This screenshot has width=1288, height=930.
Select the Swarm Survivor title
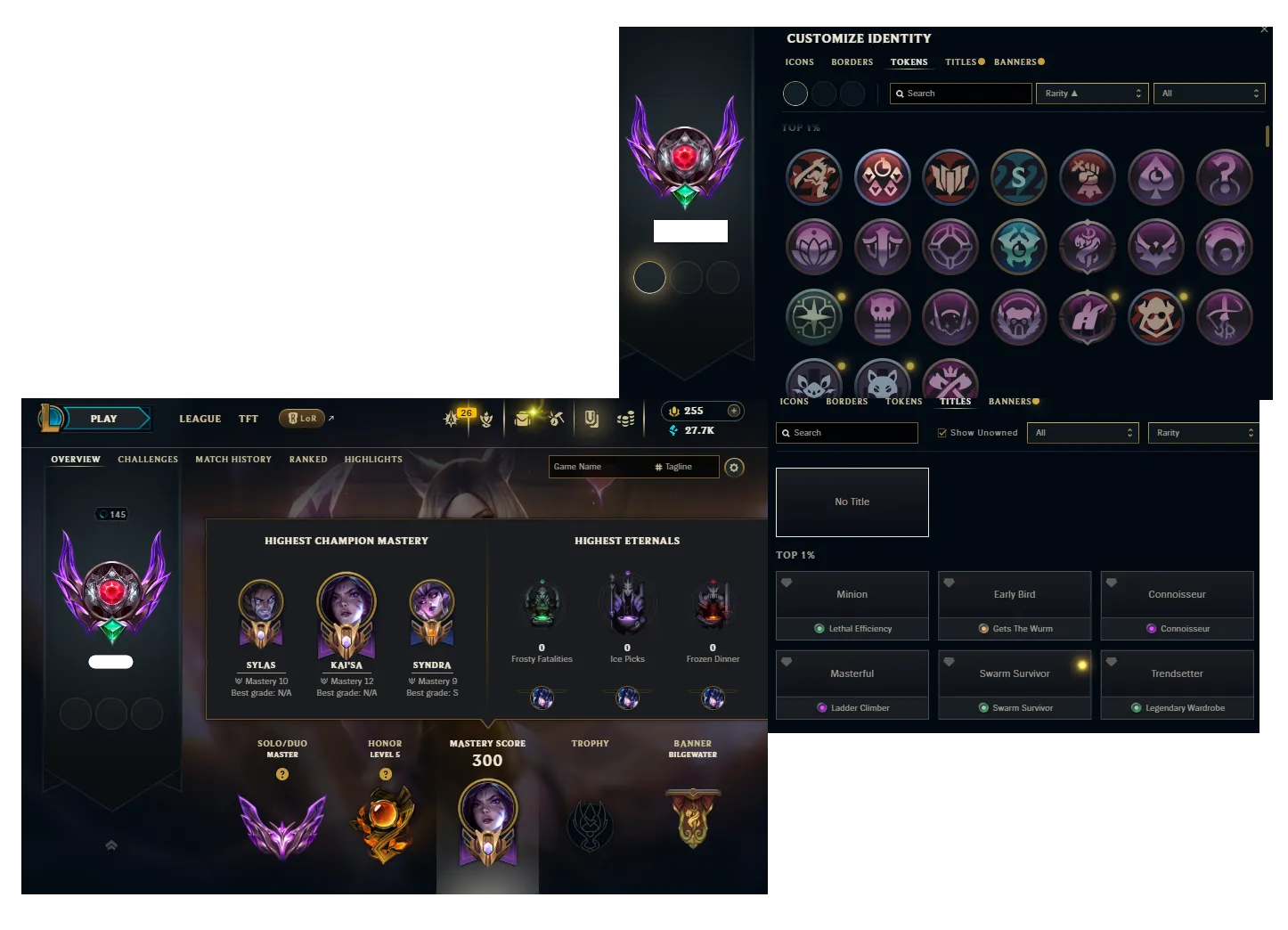(1015, 673)
